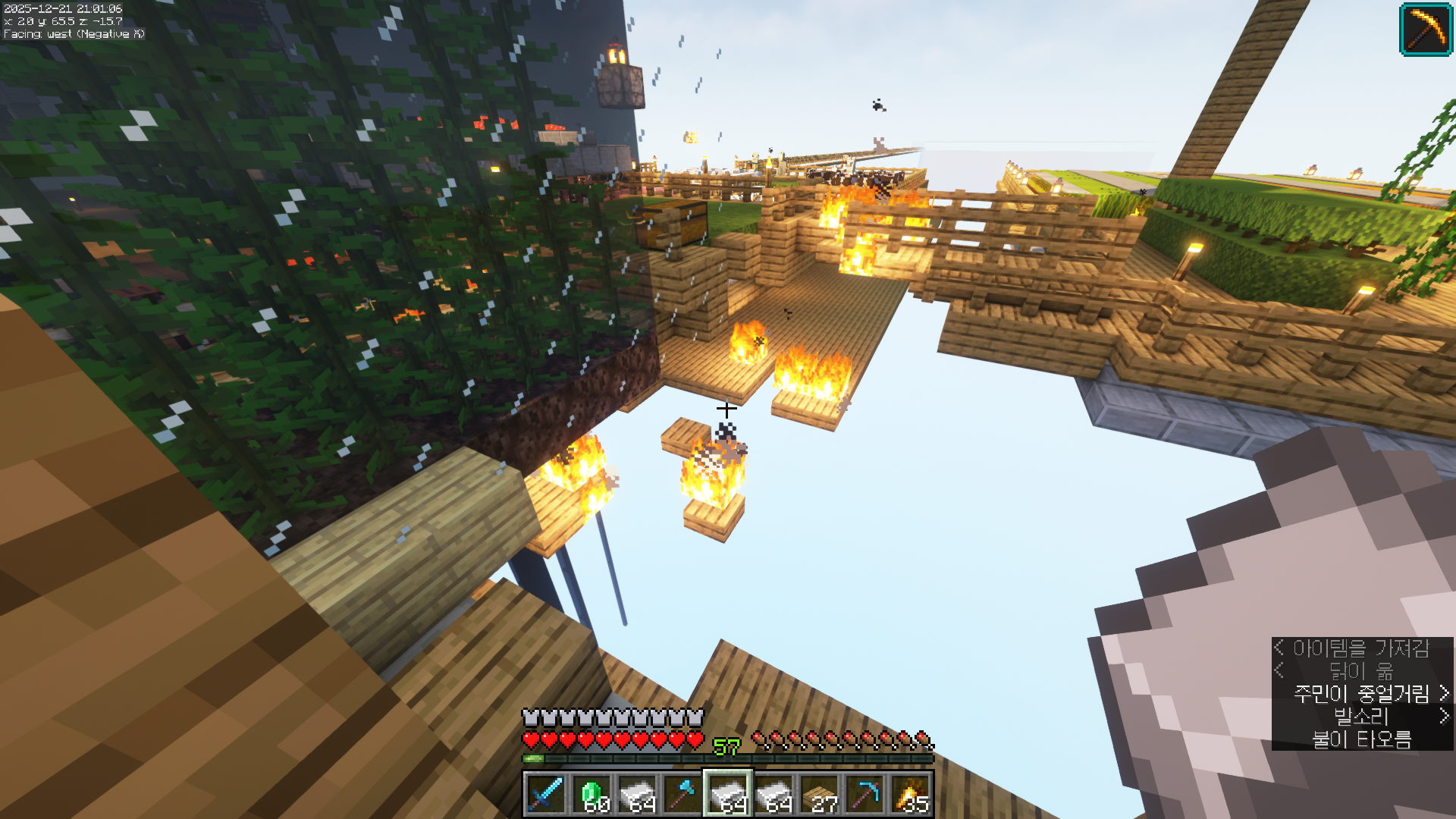Select the oak slab stack of 27
The image size is (1456, 819).
coord(819,794)
